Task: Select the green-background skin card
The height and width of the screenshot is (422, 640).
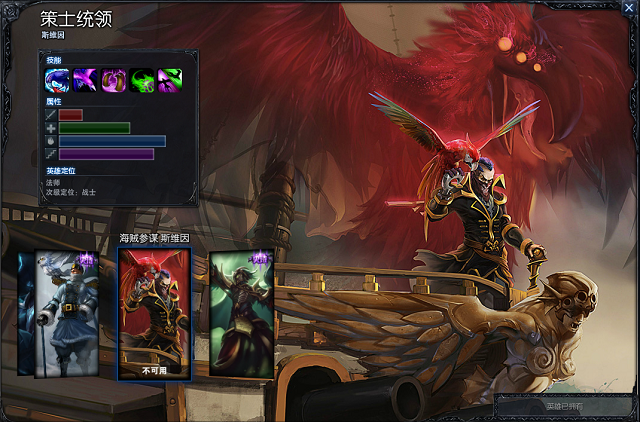Action: tap(241, 313)
